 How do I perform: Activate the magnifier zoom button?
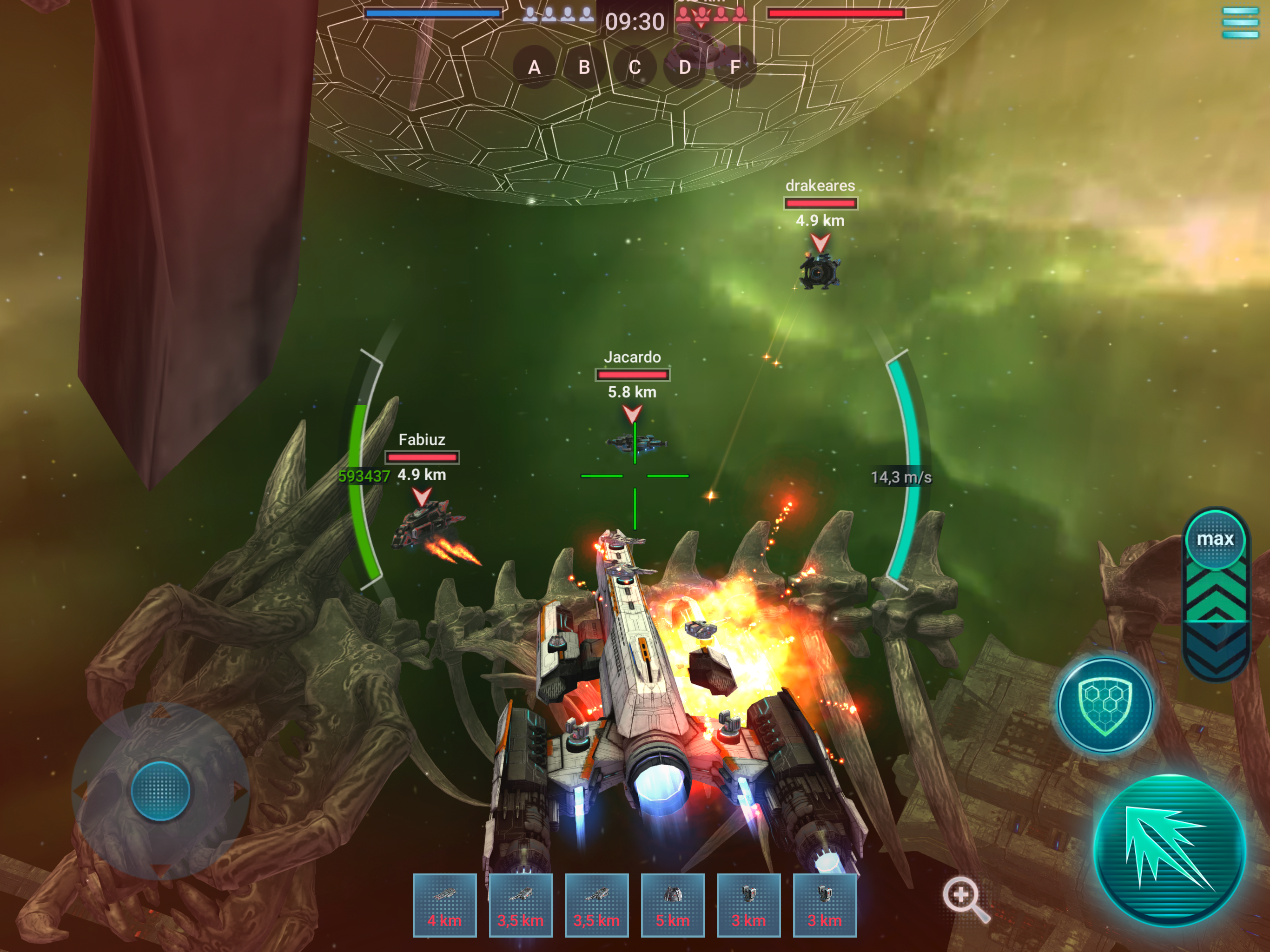964,897
